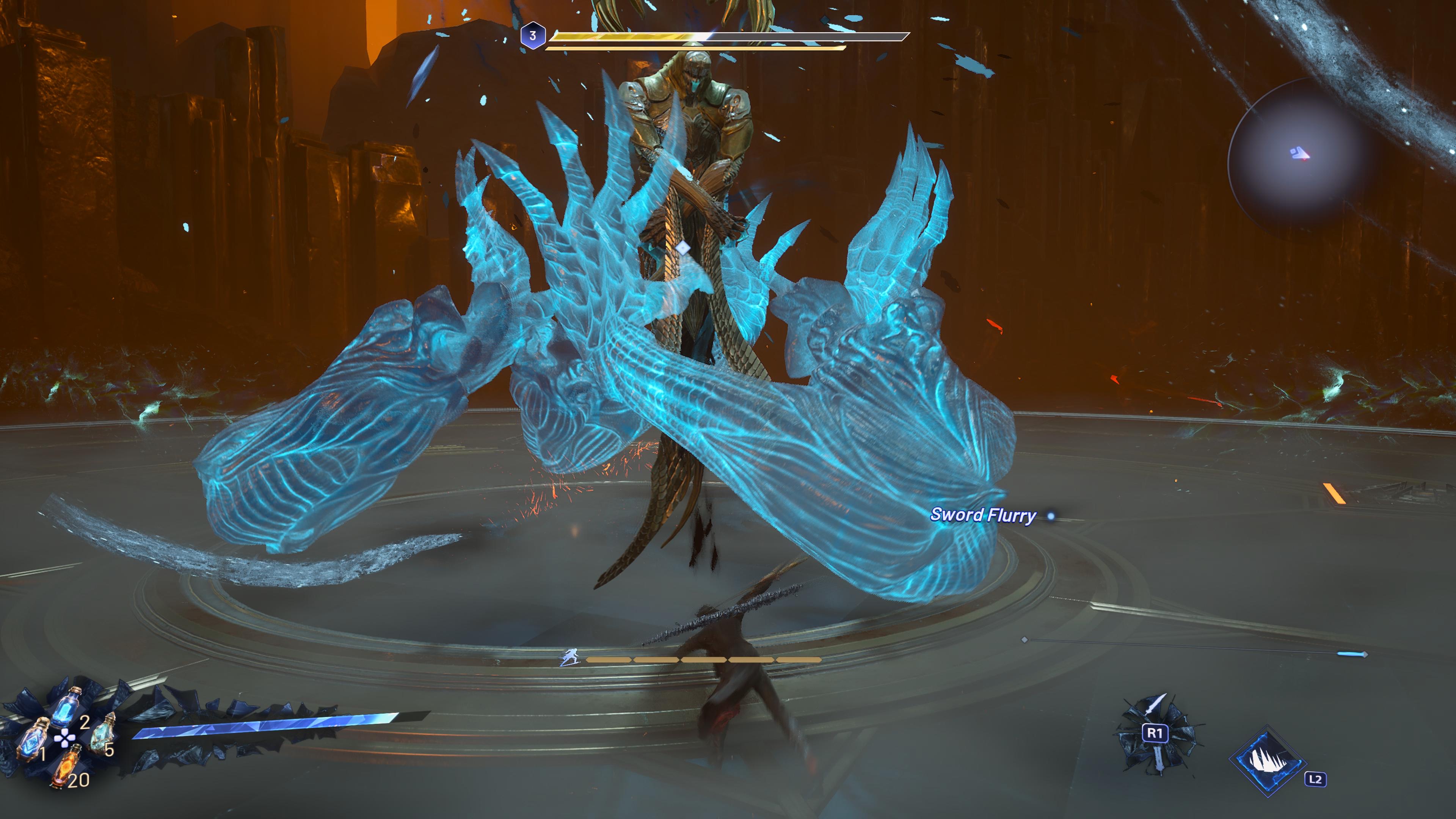Click the boss level 3 hexagon badge

pos(532,36)
